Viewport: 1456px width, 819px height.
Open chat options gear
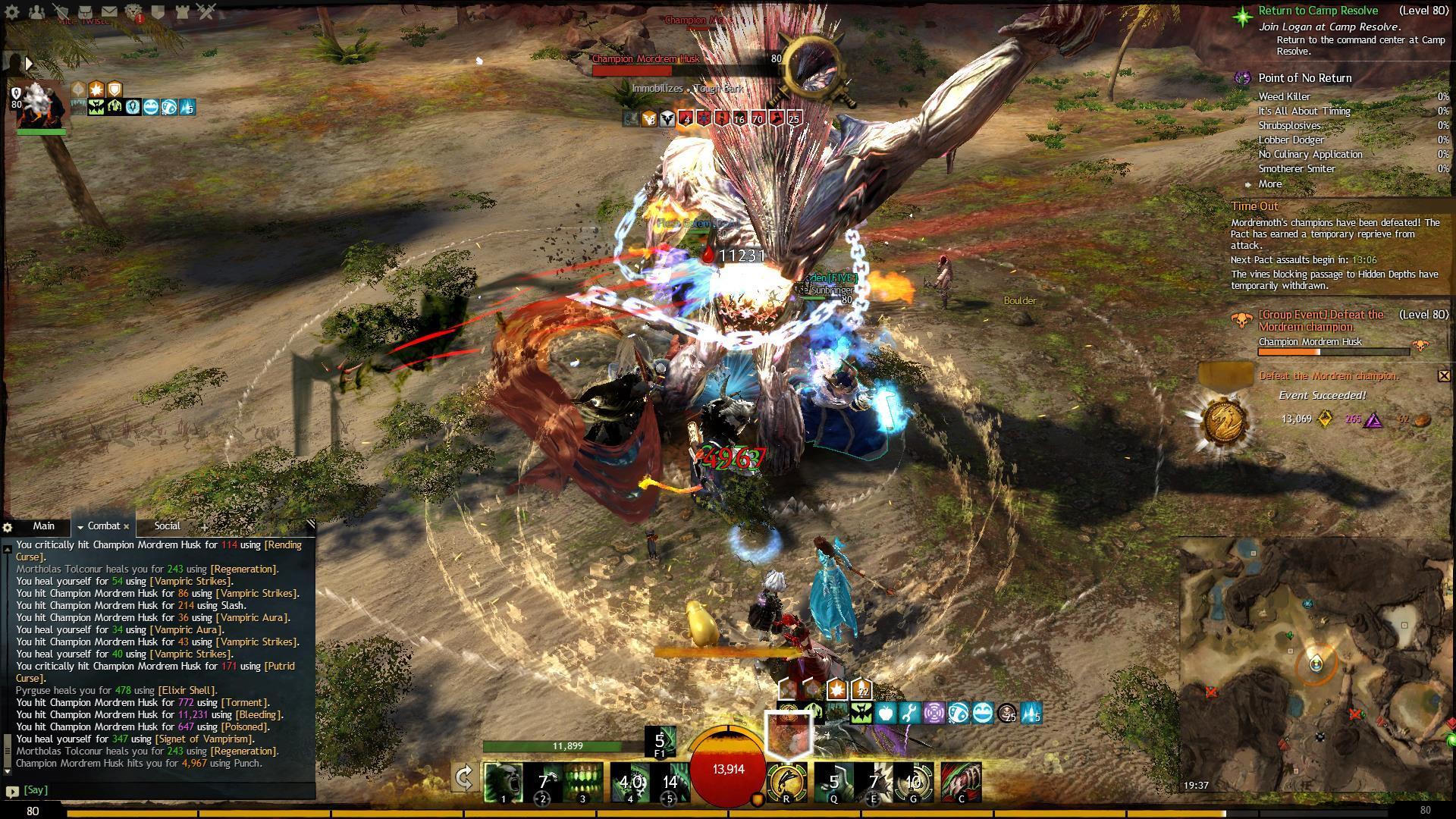pos(8,527)
